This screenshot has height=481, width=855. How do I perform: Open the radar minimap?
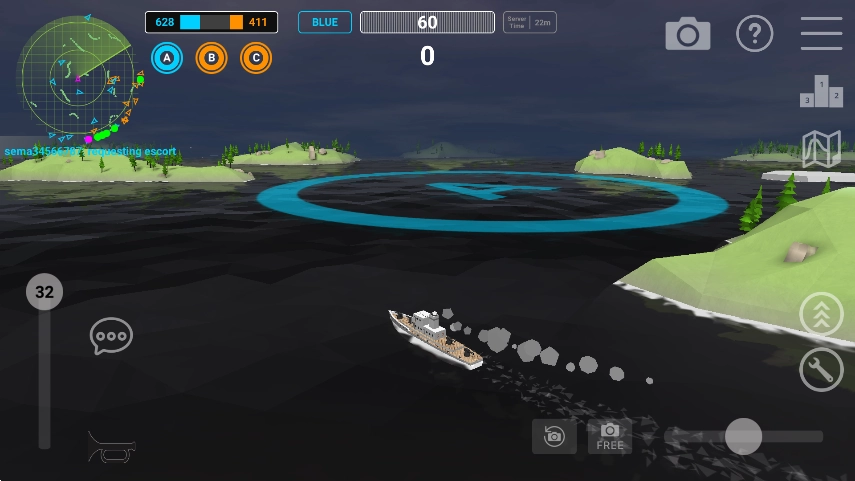tap(74, 76)
